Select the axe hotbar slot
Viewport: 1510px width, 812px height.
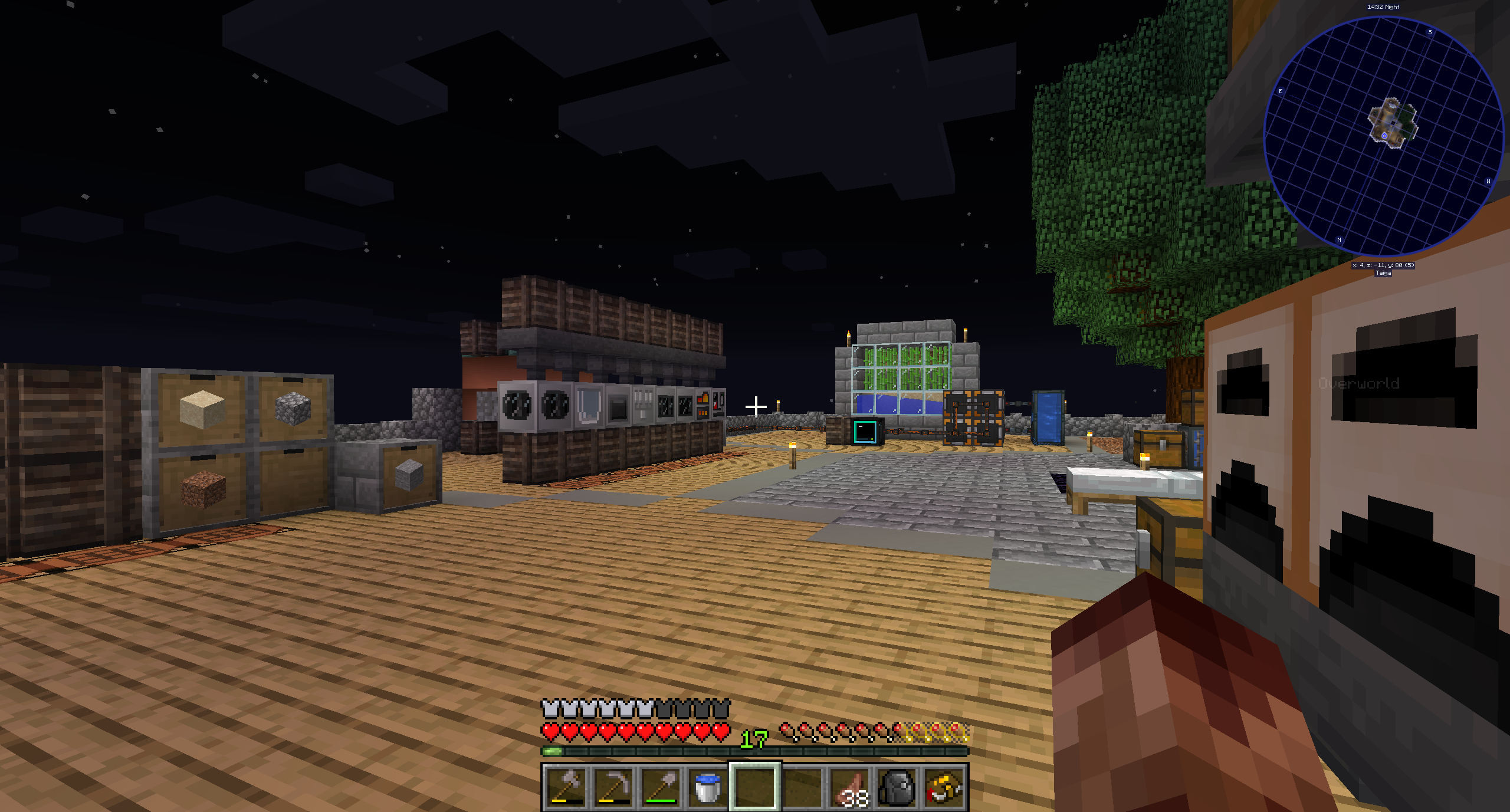(565, 787)
